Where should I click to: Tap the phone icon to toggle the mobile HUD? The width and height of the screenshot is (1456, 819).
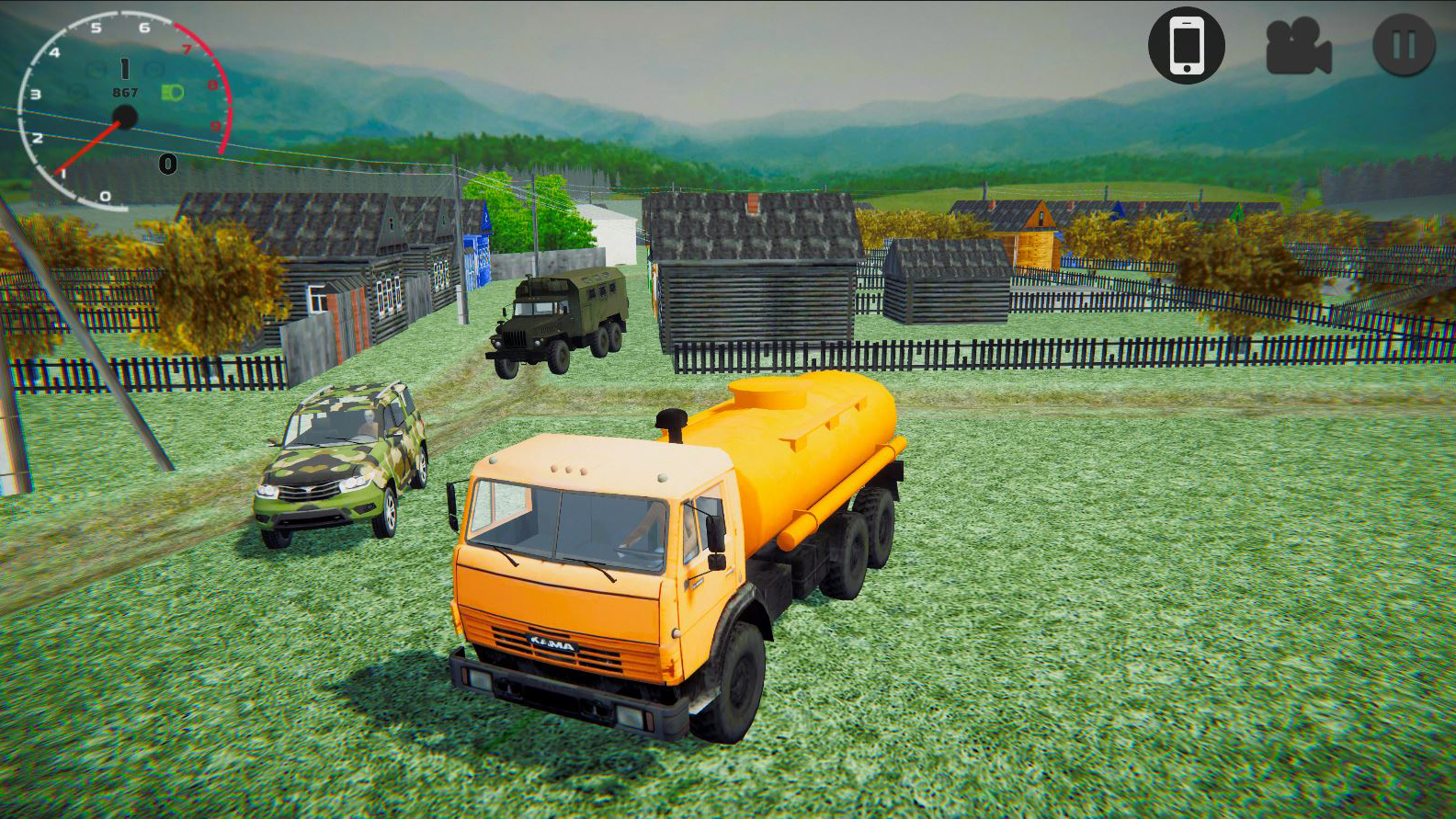click(1187, 46)
